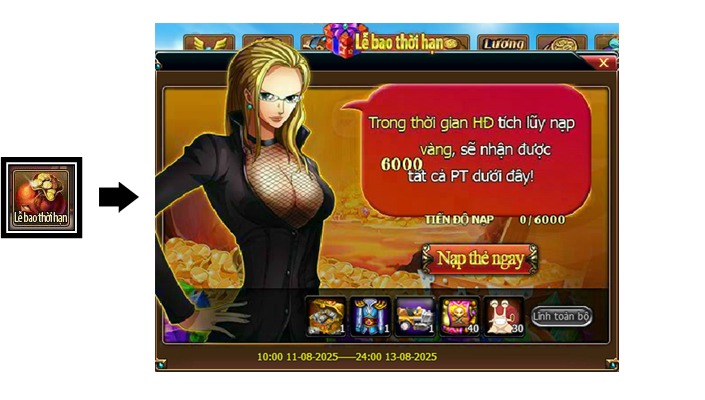Claim all rewards with Lĩnh toàn bộ

point(562,316)
